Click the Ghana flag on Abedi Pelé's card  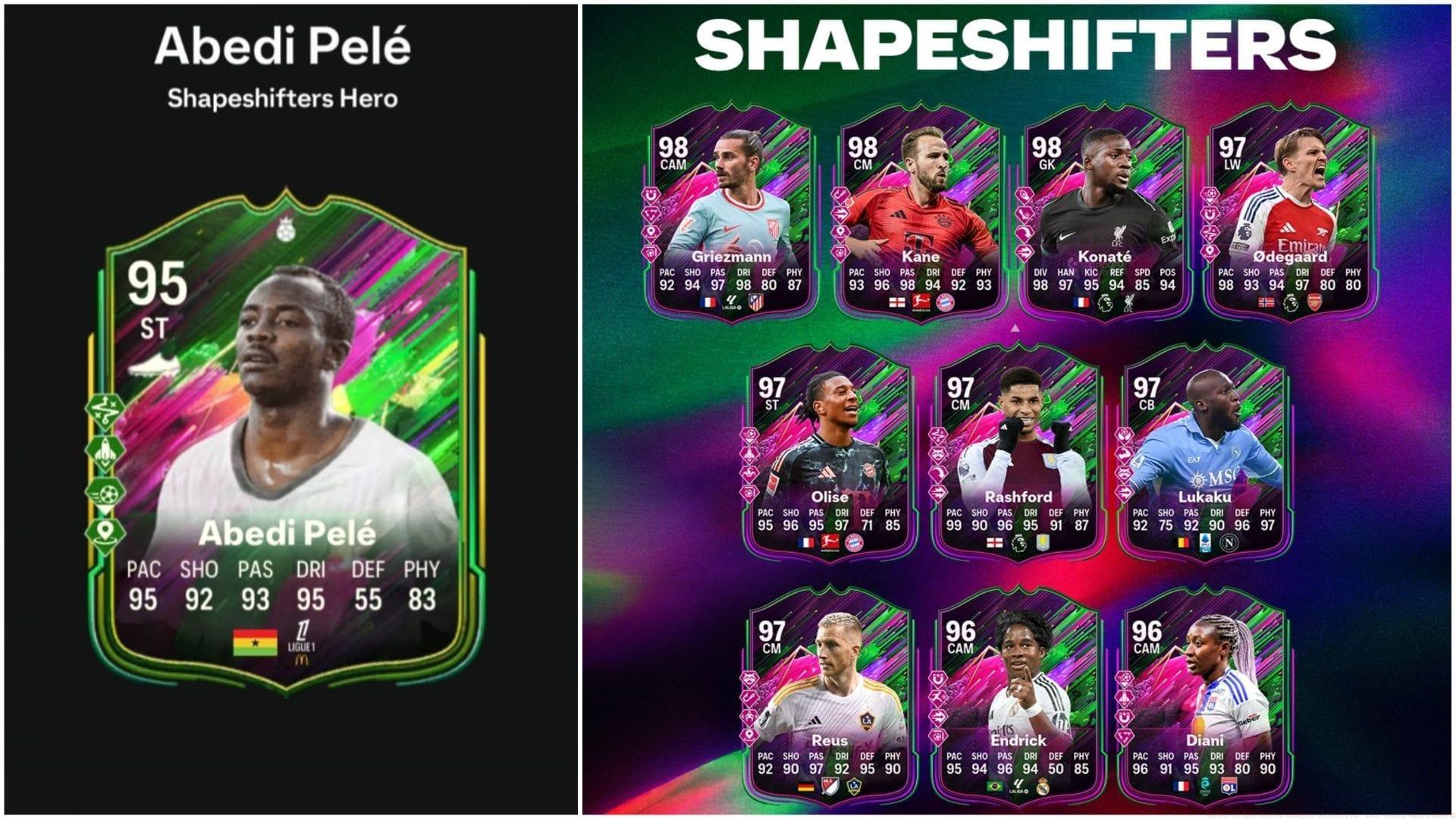click(x=255, y=642)
